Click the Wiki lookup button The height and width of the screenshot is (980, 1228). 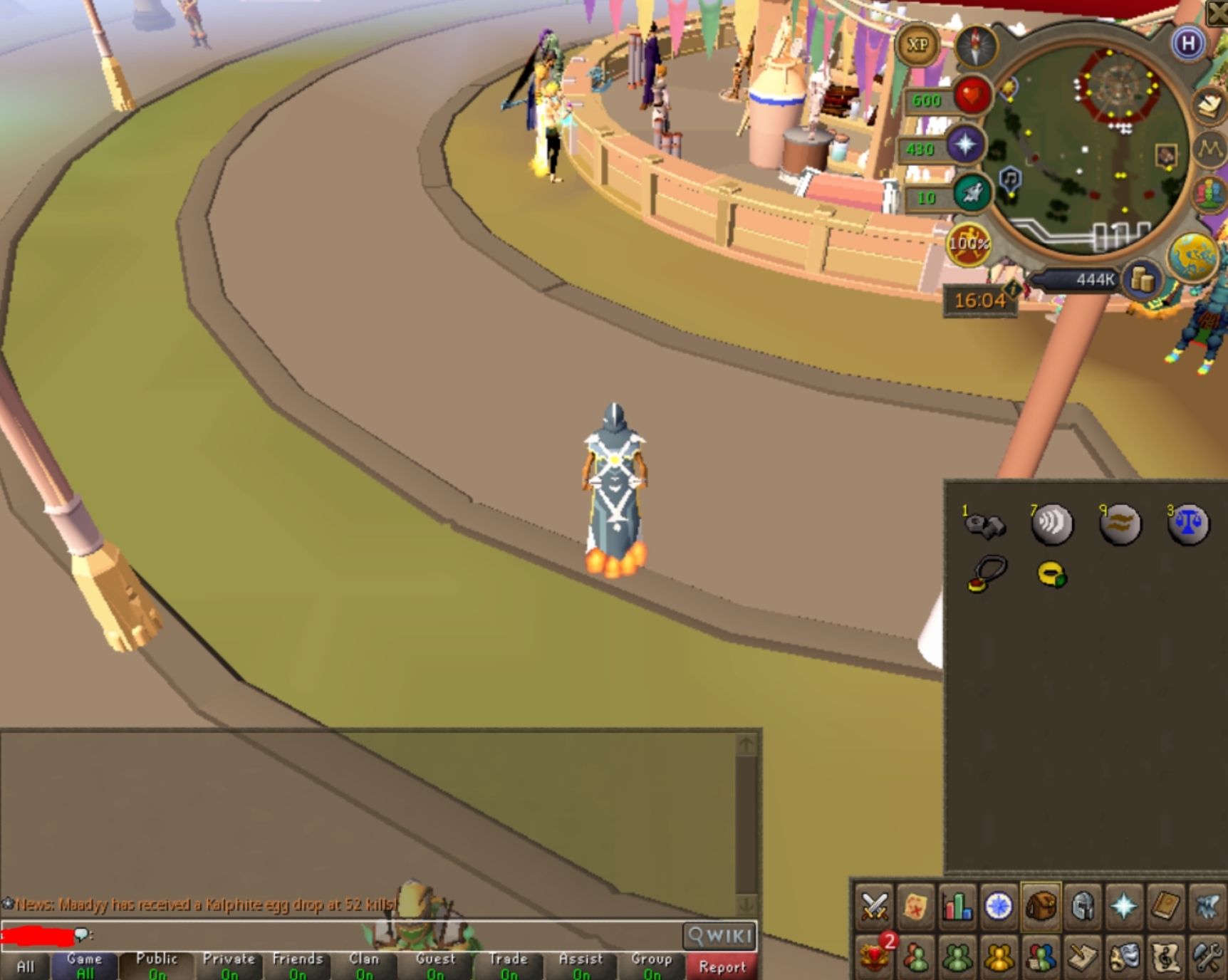coord(718,937)
